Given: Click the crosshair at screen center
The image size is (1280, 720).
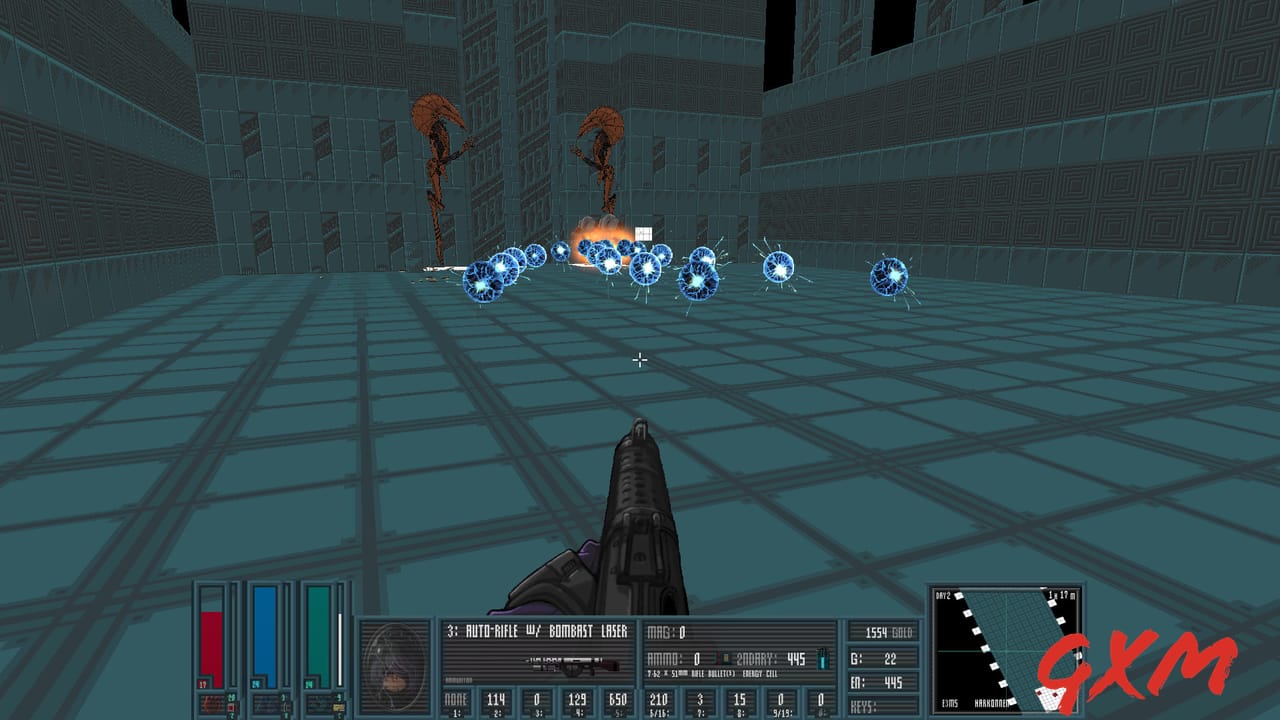Looking at the screenshot, I should (x=639, y=360).
